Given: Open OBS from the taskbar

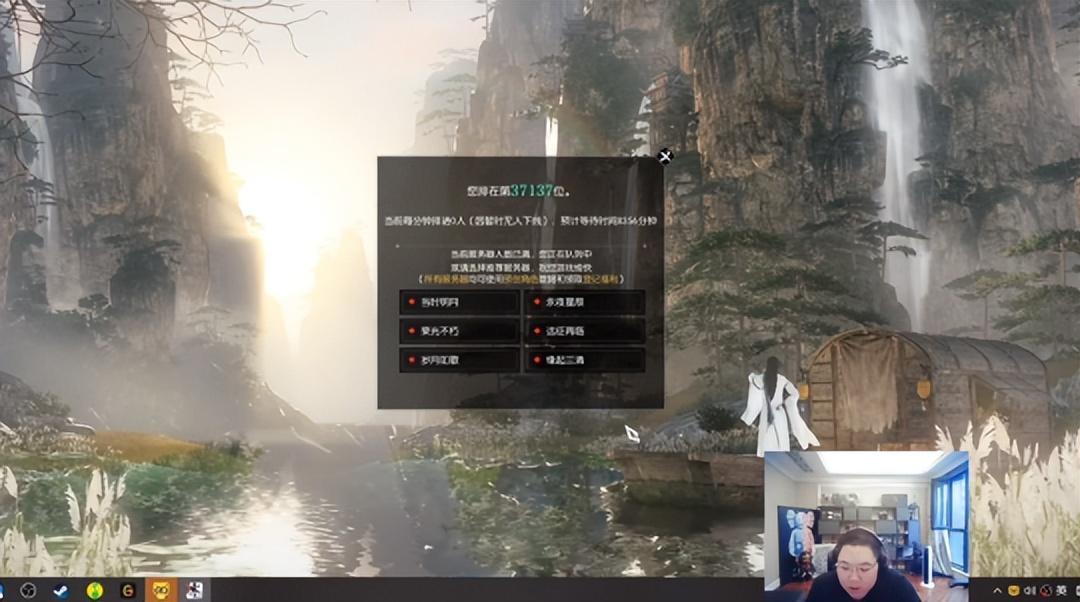Looking at the screenshot, I should pyautogui.click(x=29, y=590).
